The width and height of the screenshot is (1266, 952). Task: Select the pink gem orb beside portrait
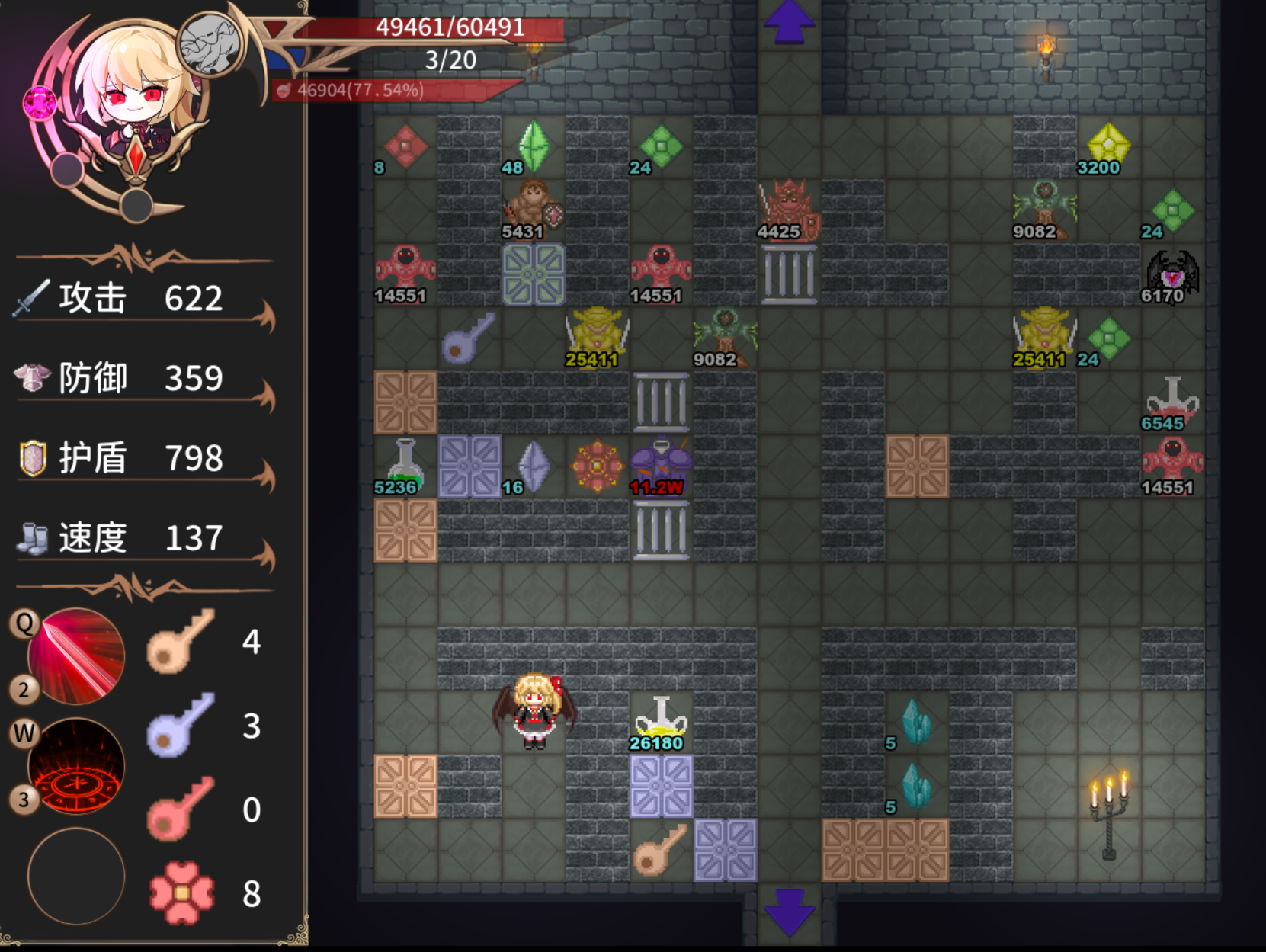40,103
